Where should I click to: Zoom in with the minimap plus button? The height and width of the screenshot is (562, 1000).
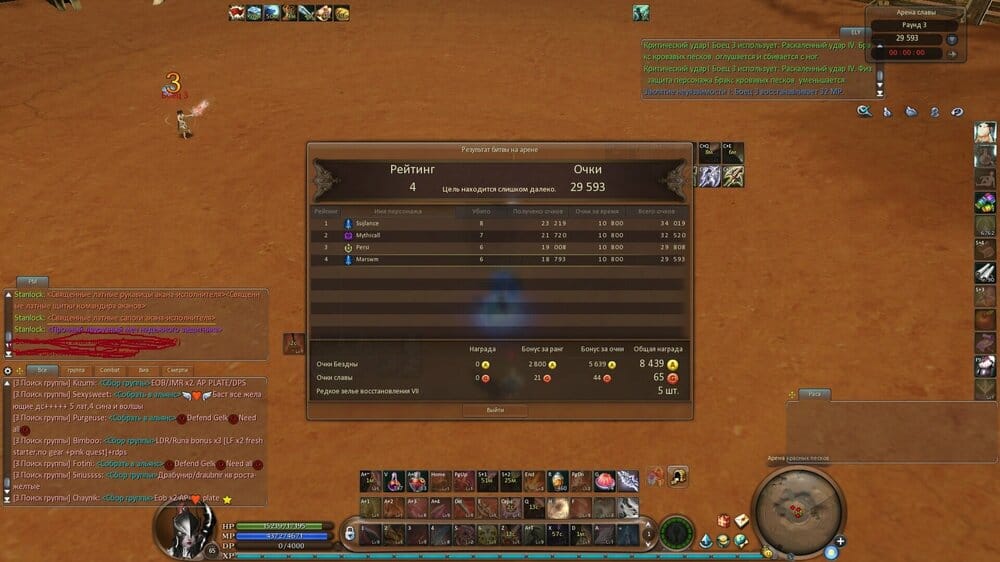[841, 541]
